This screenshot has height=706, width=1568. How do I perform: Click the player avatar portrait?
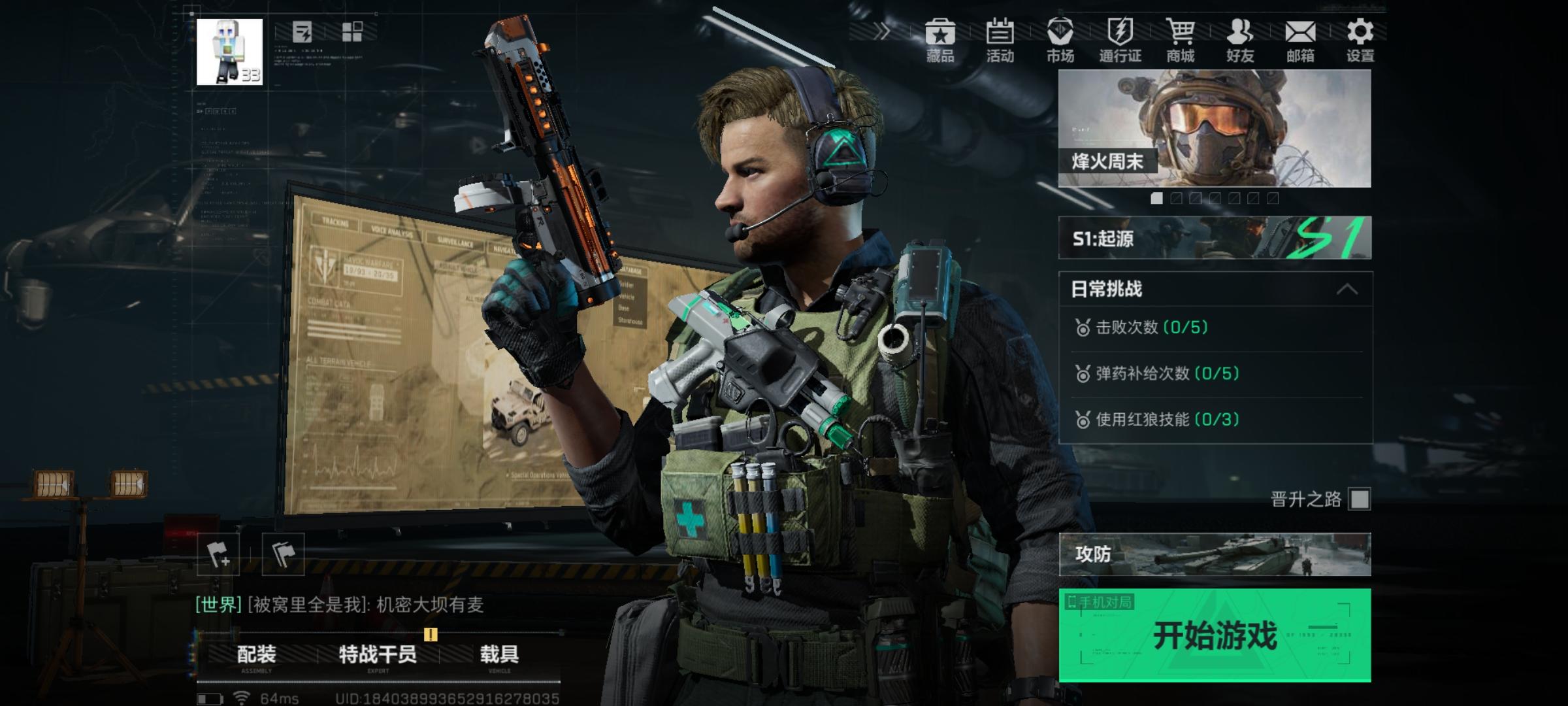pos(230,52)
